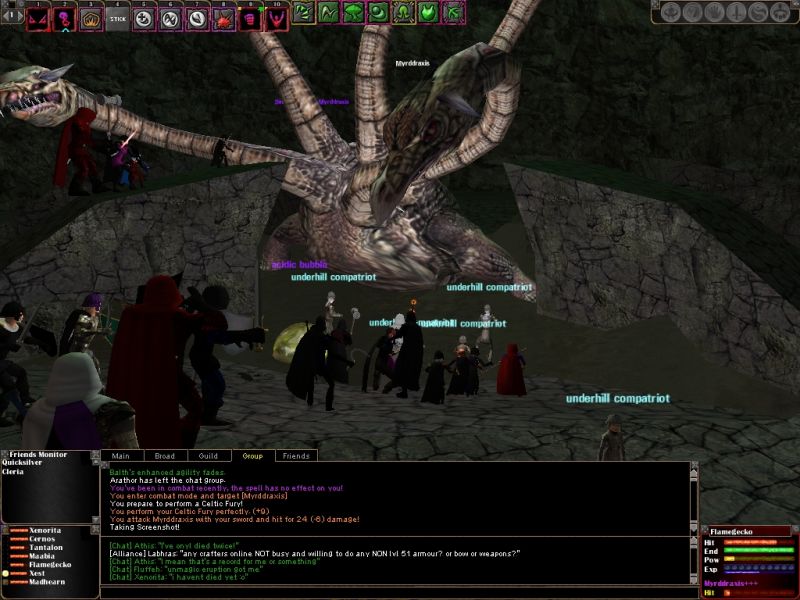Select Cleria in the Friends Monitor
This screenshot has height=600, width=800.
pyautogui.click(x=14, y=472)
